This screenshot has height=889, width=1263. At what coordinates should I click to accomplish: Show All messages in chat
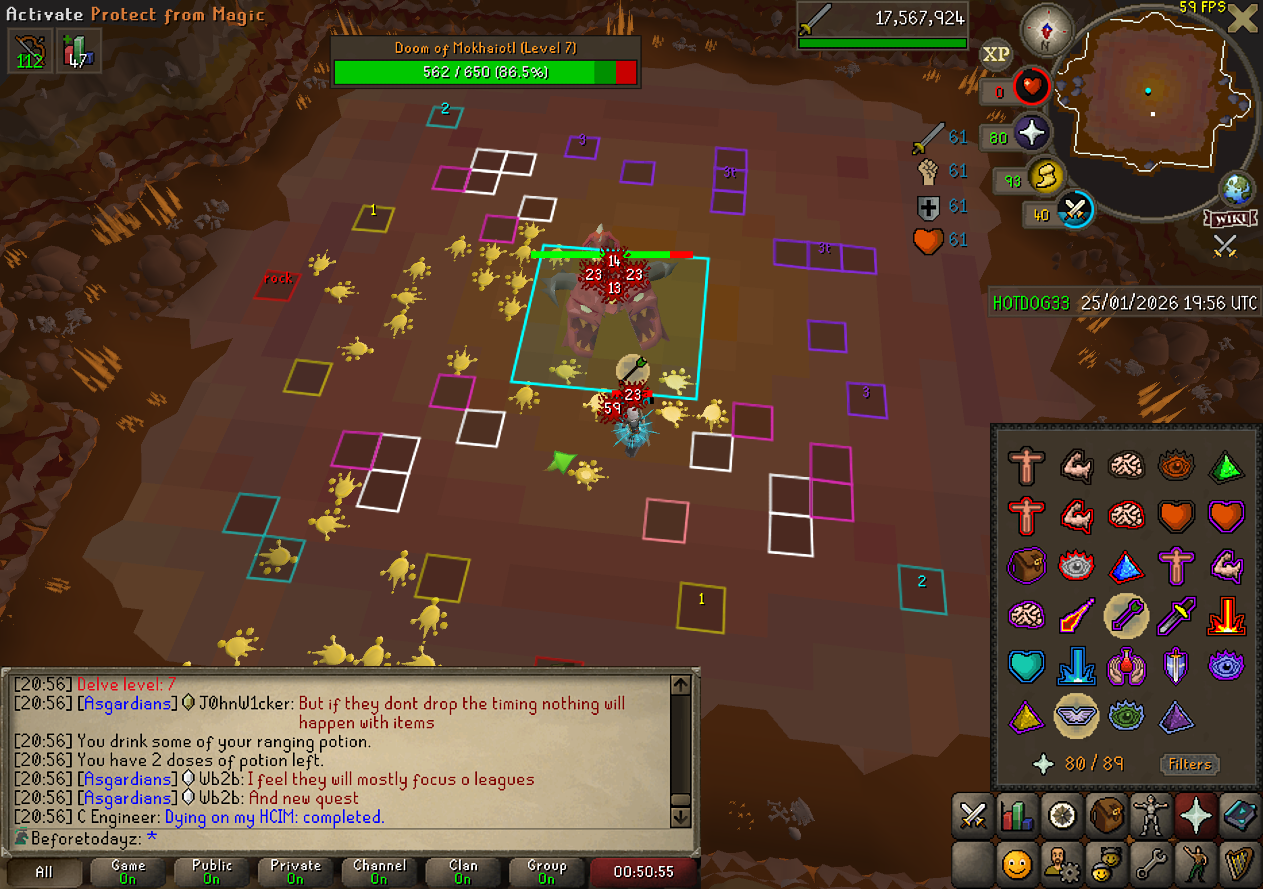[x=44, y=871]
